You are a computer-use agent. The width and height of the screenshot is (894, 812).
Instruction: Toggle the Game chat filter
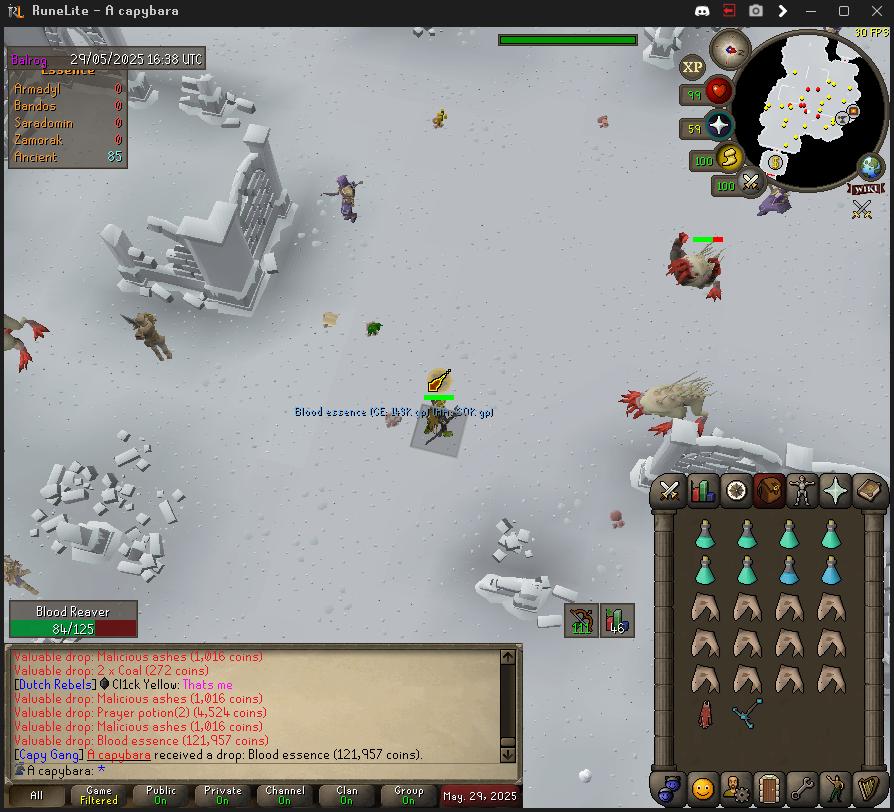pyautogui.click(x=99, y=795)
